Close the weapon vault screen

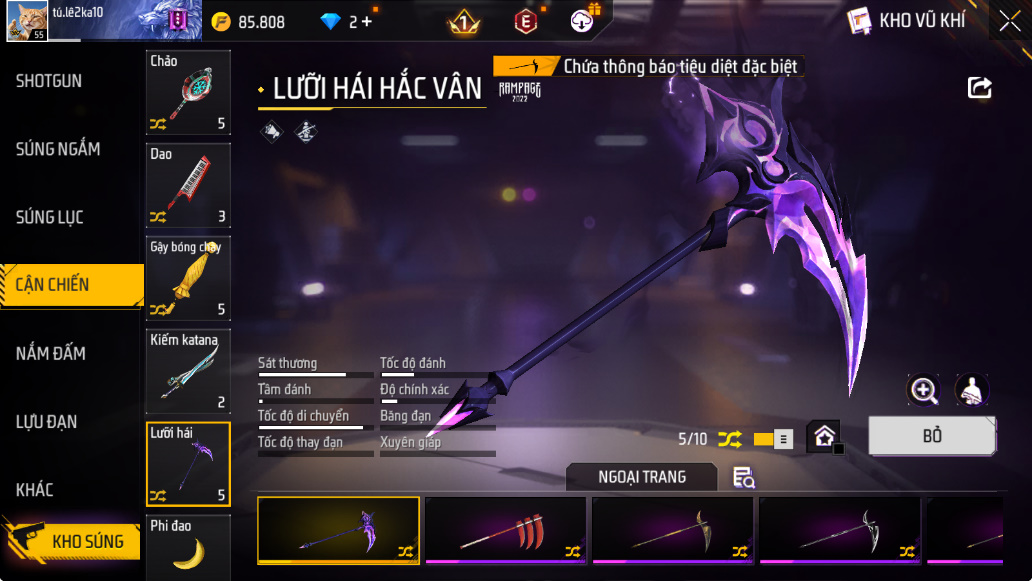[x=1009, y=21]
